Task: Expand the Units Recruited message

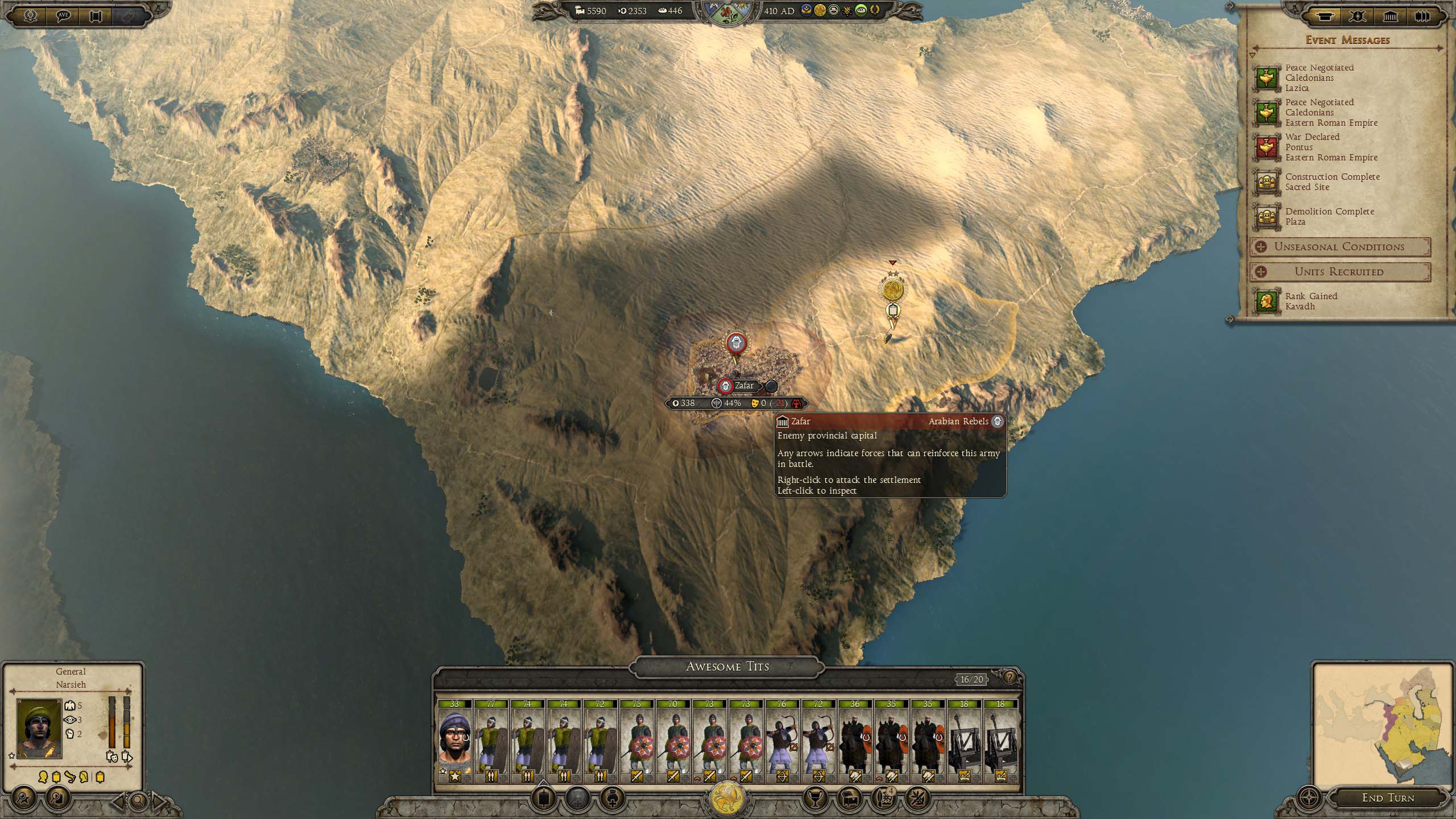Action: pyautogui.click(x=1339, y=272)
